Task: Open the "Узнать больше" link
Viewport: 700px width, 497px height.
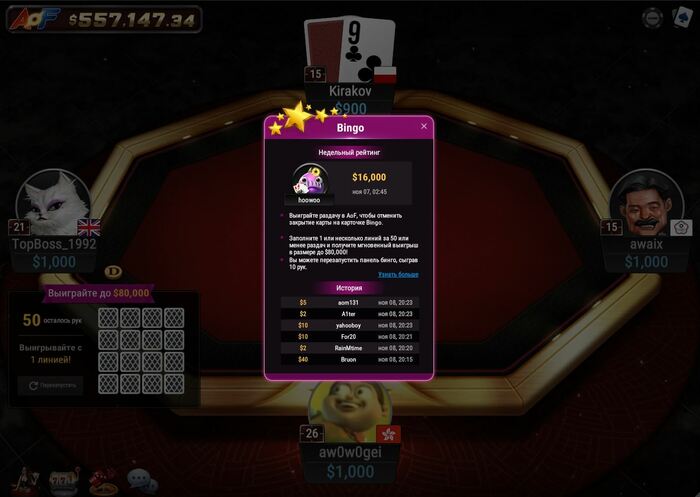Action: tap(398, 273)
